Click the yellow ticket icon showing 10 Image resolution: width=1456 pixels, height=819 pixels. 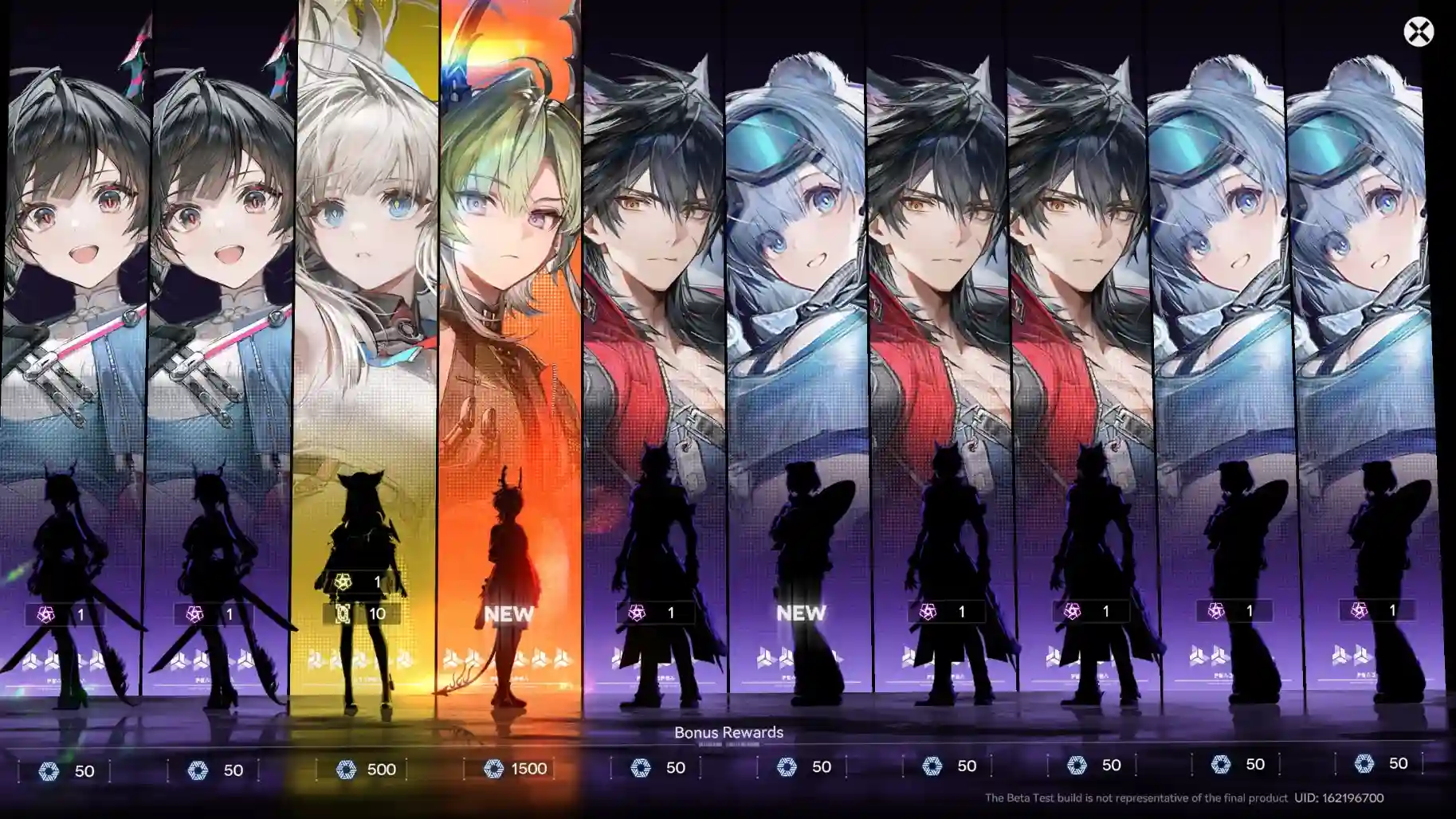(342, 613)
